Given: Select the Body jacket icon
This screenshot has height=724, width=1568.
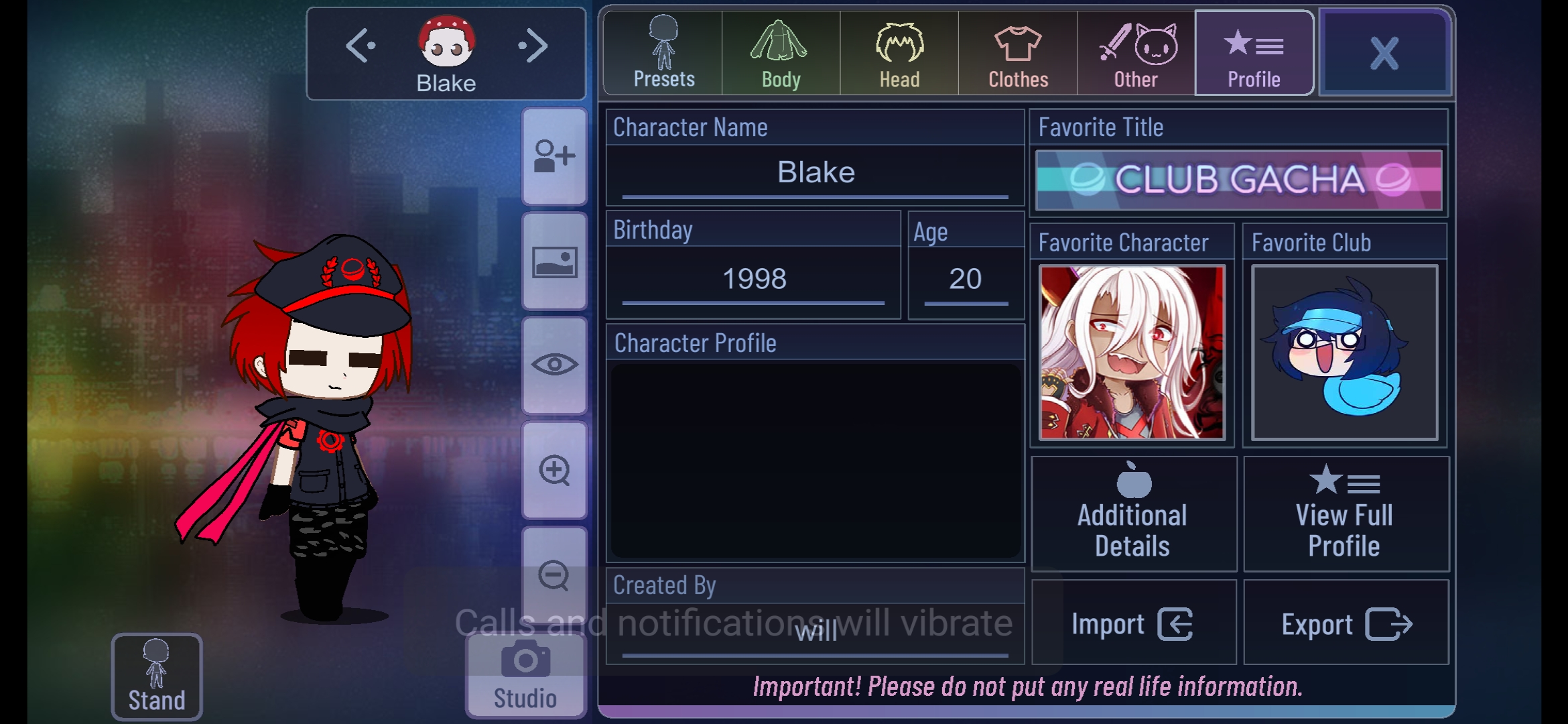Looking at the screenshot, I should pyautogui.click(x=780, y=50).
